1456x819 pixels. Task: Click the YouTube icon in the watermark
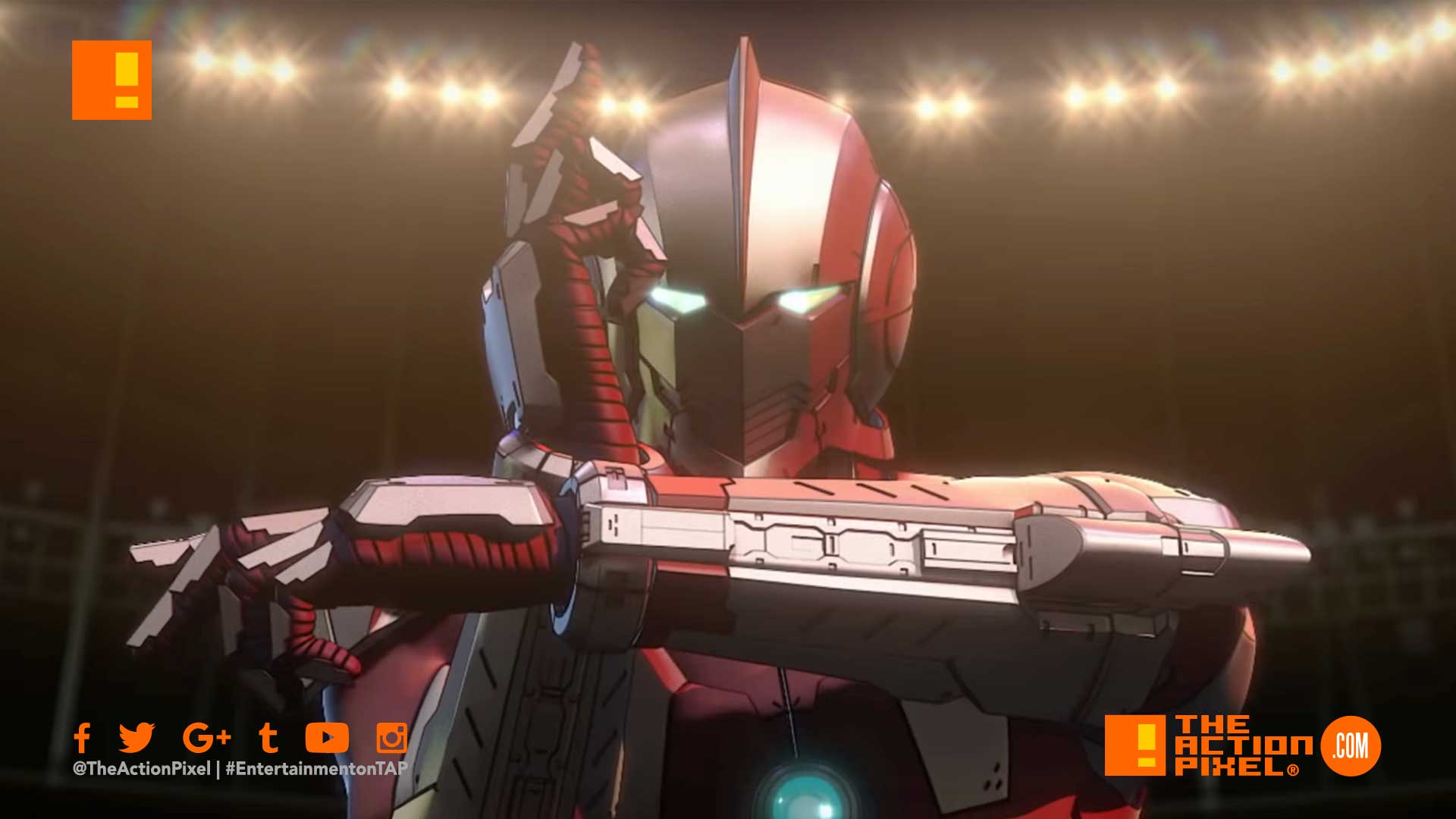pyautogui.click(x=327, y=737)
